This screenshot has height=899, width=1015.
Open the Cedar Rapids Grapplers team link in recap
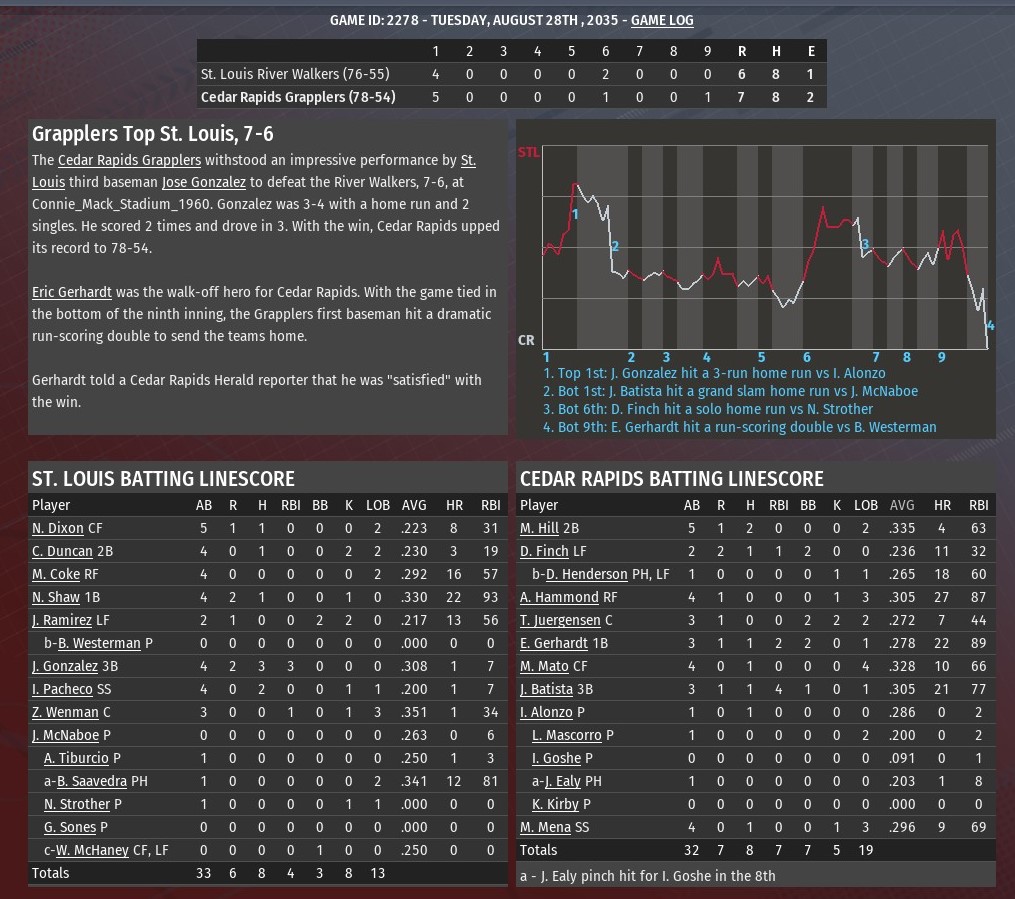(129, 160)
